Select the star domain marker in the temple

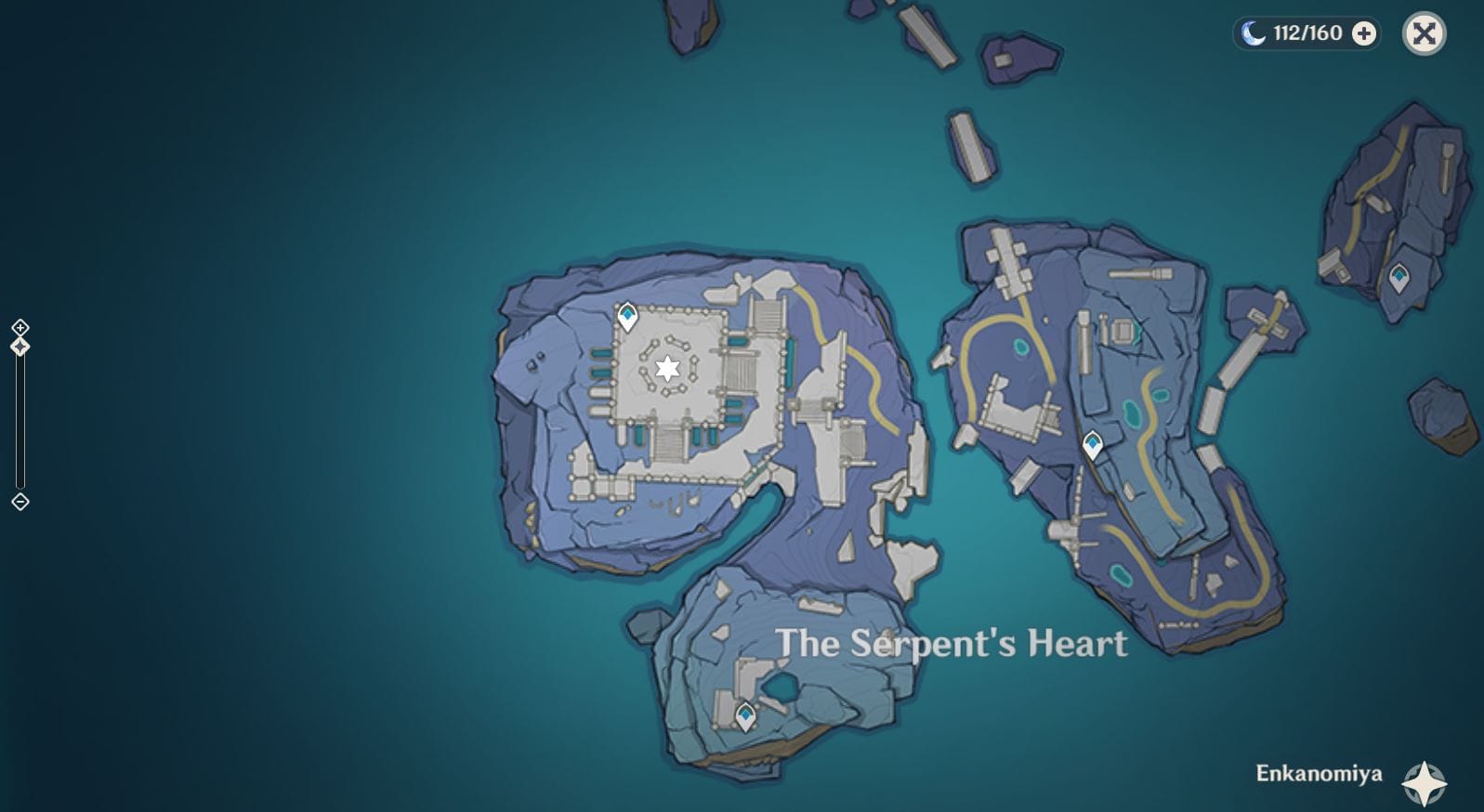pyautogui.click(x=667, y=369)
